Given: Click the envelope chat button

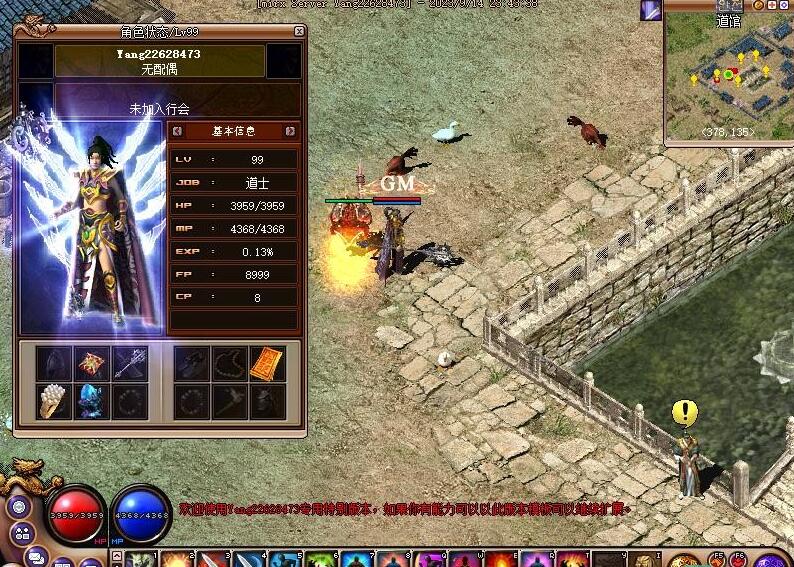Looking at the screenshot, I should click(x=36, y=556).
